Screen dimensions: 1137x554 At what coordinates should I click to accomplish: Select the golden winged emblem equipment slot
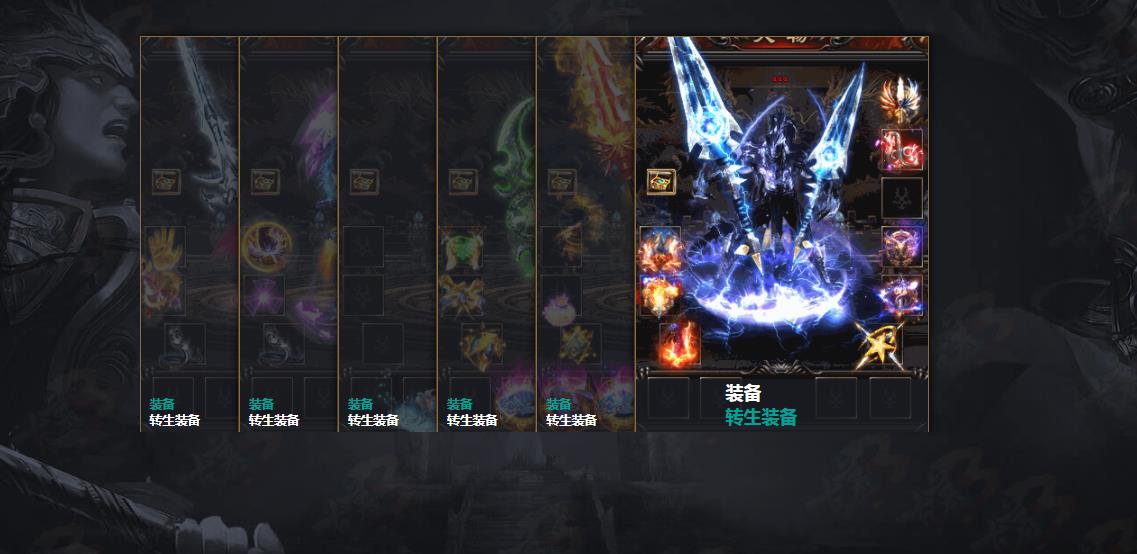(901, 99)
